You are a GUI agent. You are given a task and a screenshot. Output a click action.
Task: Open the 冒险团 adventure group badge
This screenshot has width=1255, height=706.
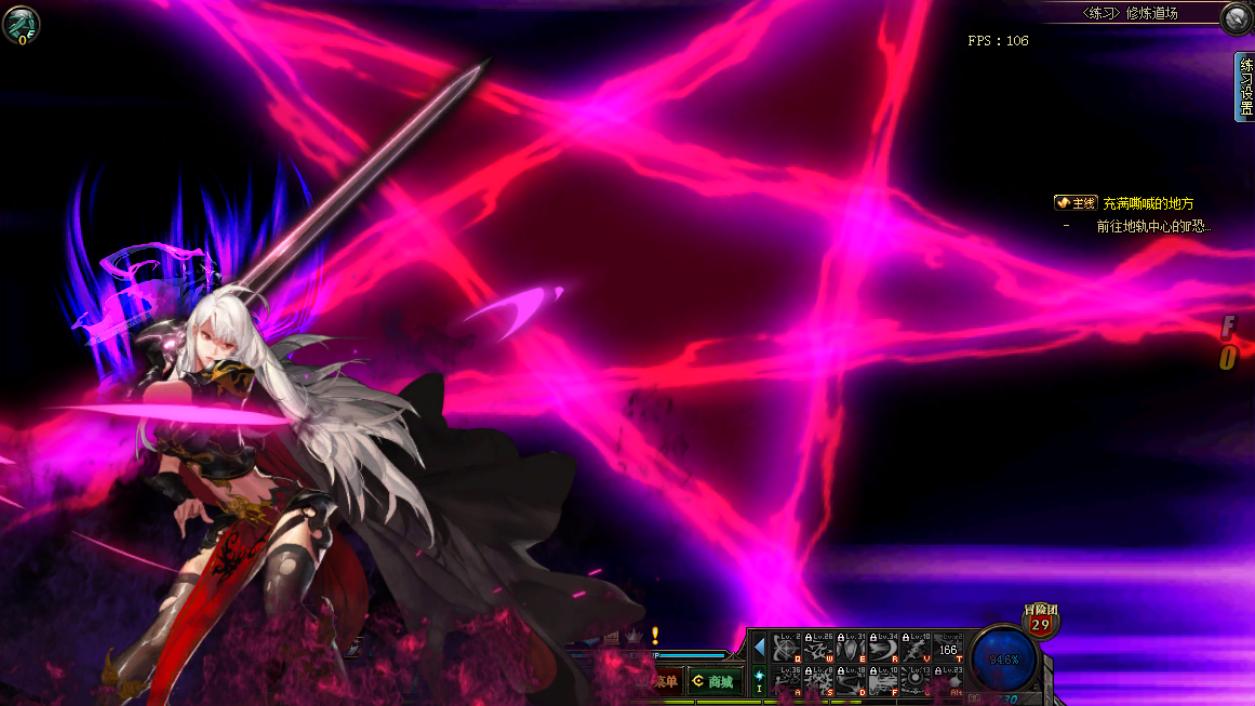(1040, 621)
